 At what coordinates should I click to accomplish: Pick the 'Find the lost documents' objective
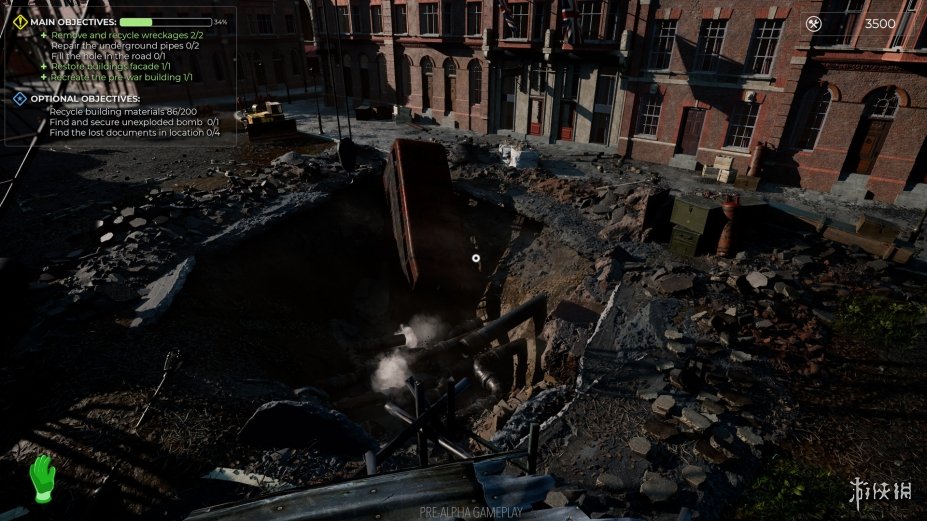pos(133,131)
